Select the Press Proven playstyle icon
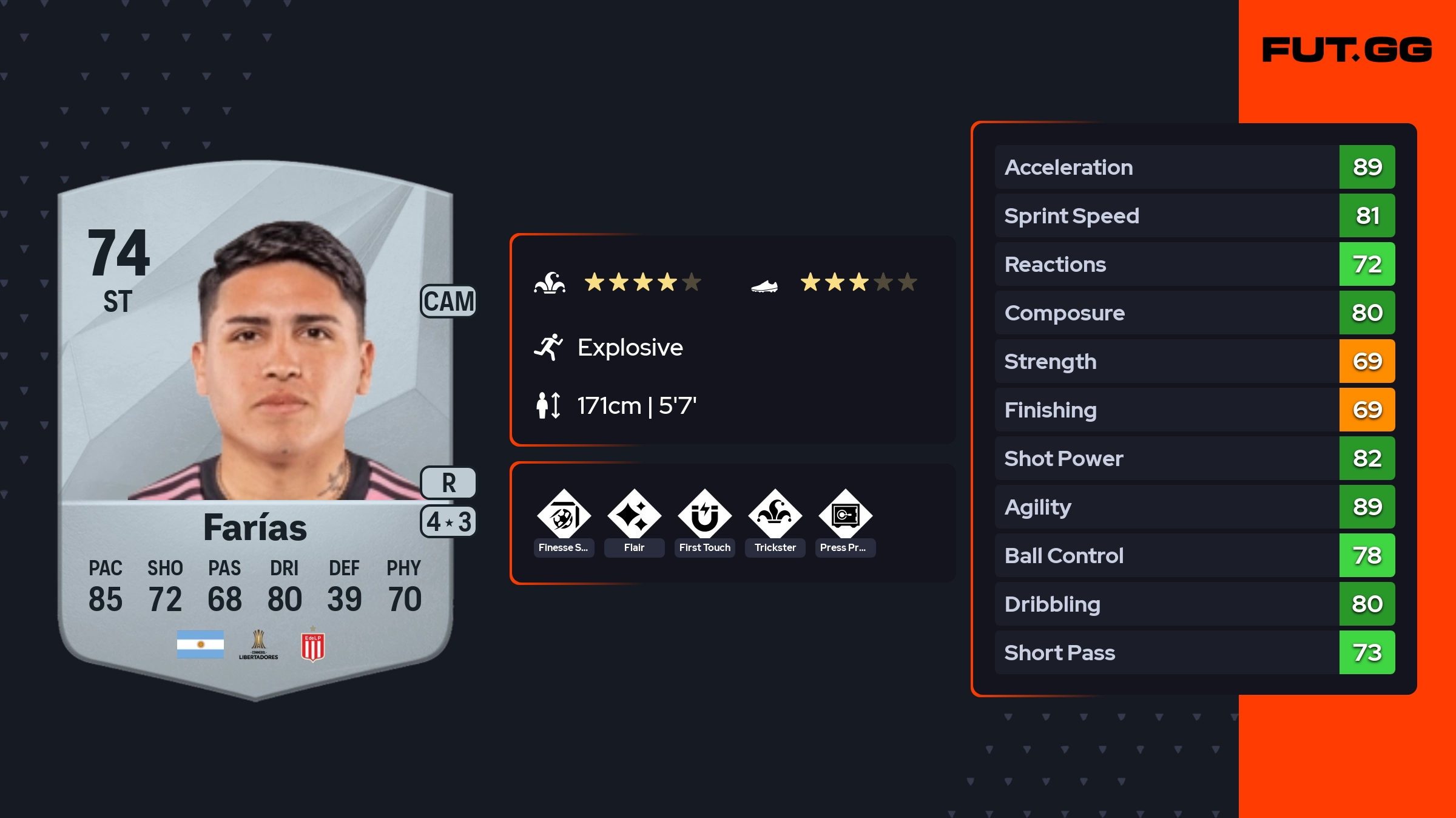 click(x=845, y=516)
